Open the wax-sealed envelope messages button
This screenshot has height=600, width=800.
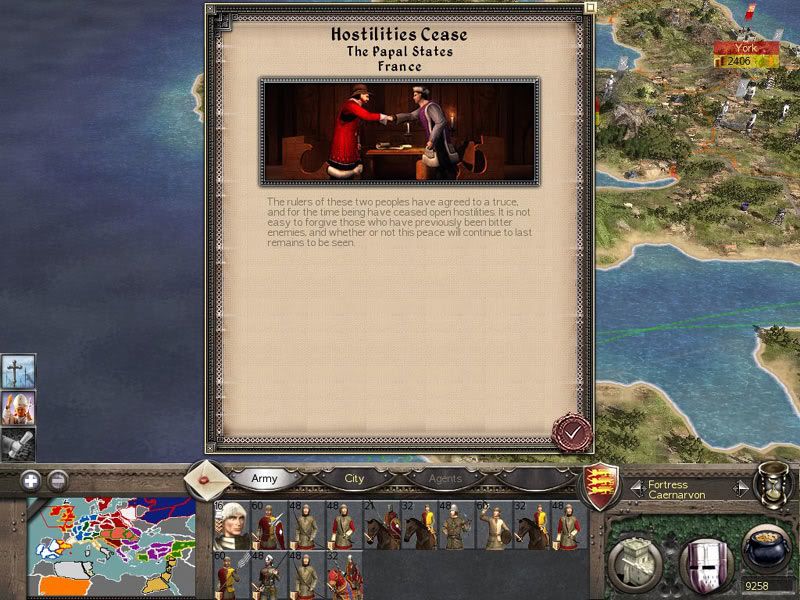point(206,480)
